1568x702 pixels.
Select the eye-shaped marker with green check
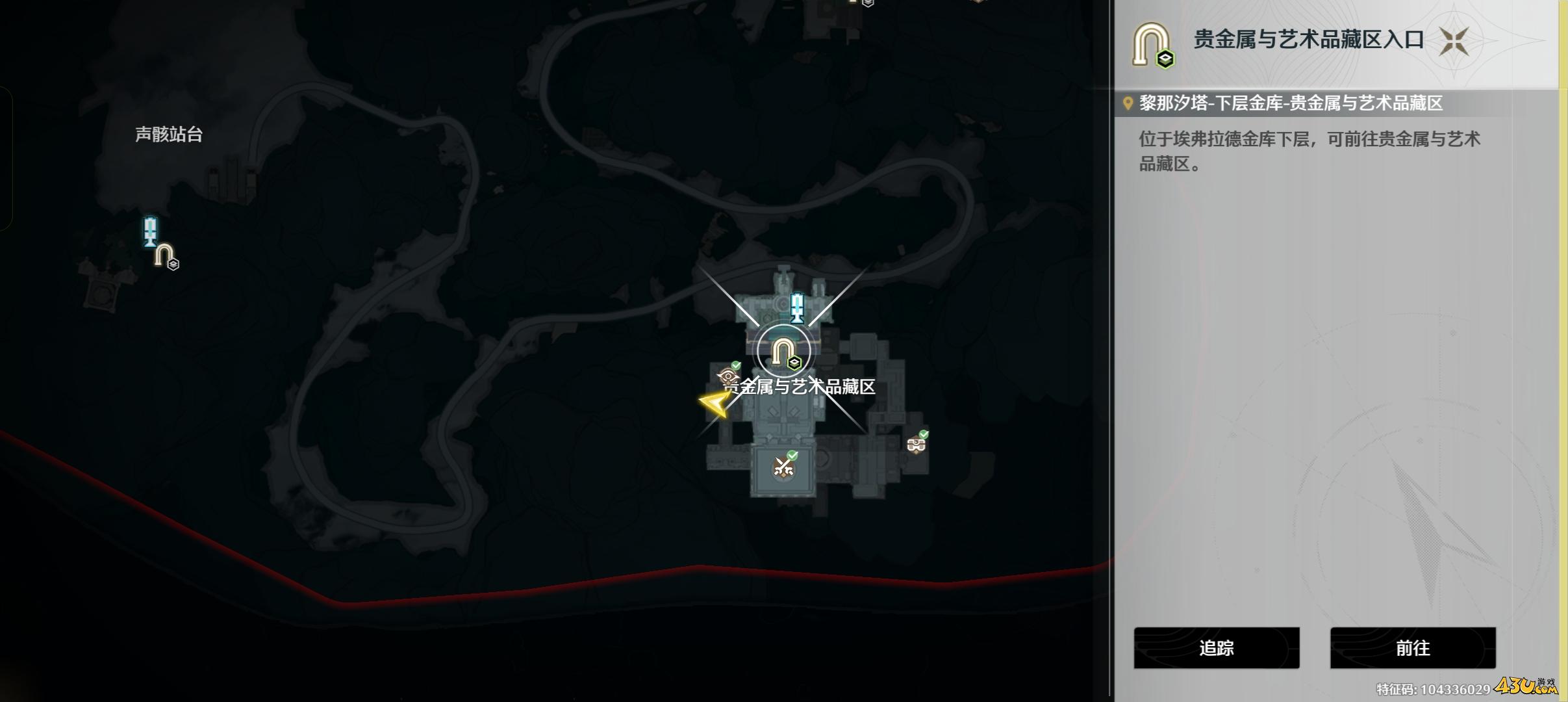(728, 376)
